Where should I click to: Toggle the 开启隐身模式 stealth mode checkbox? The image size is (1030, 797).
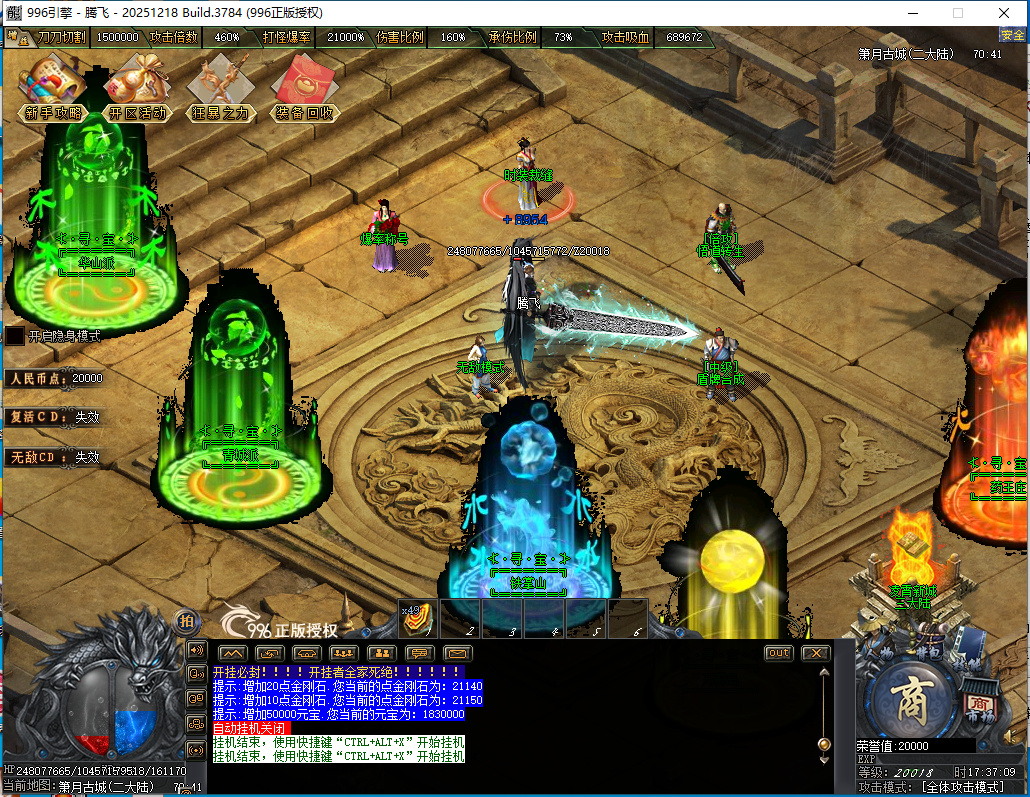click(15, 336)
